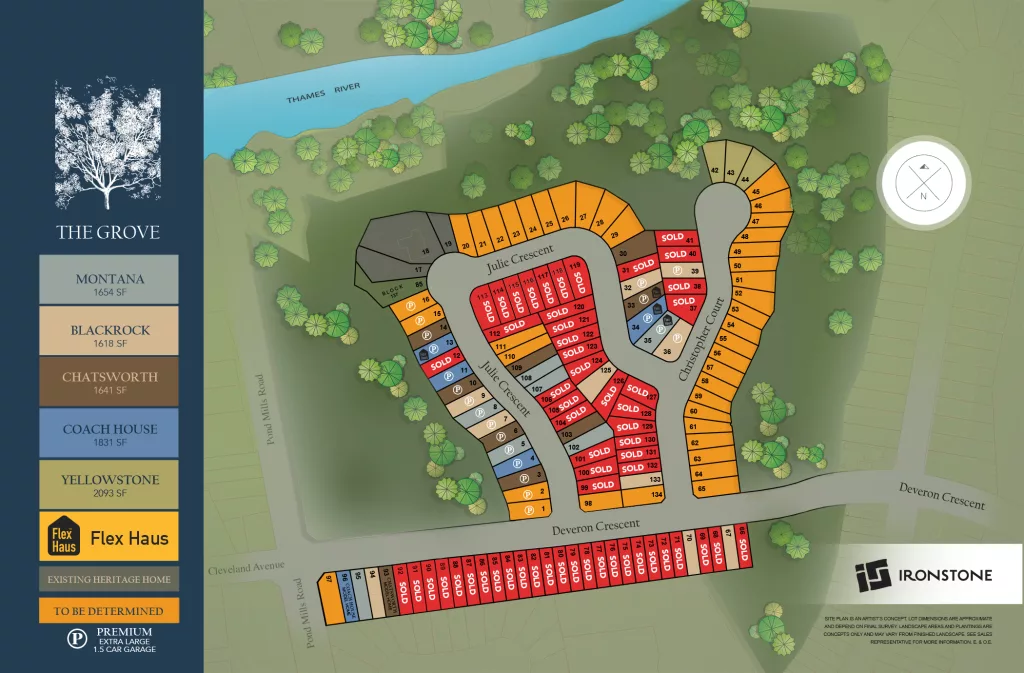Viewport: 1024px width, 673px height.
Task: Pick the Chatsworth 1641 SF legend entry
Action: coord(109,383)
